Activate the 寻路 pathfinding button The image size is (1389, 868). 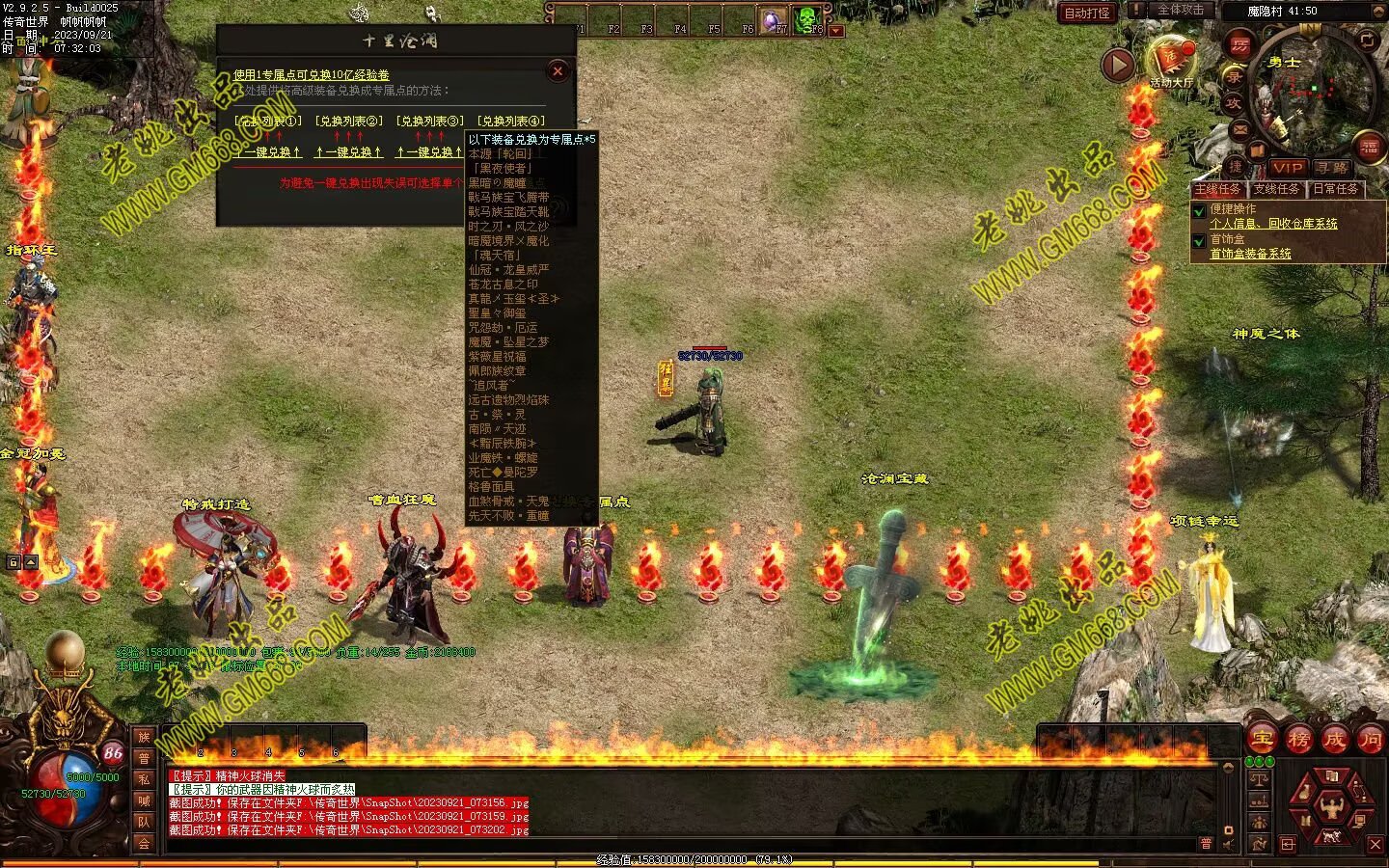[1333, 167]
